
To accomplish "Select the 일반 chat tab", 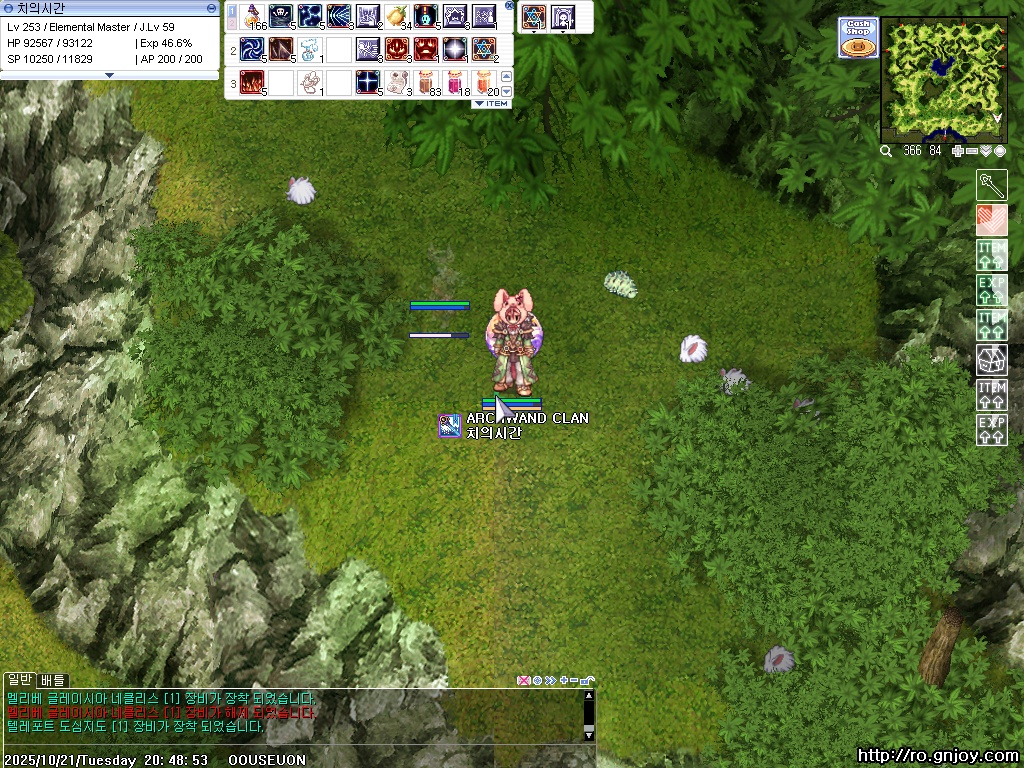I will click(20, 680).
